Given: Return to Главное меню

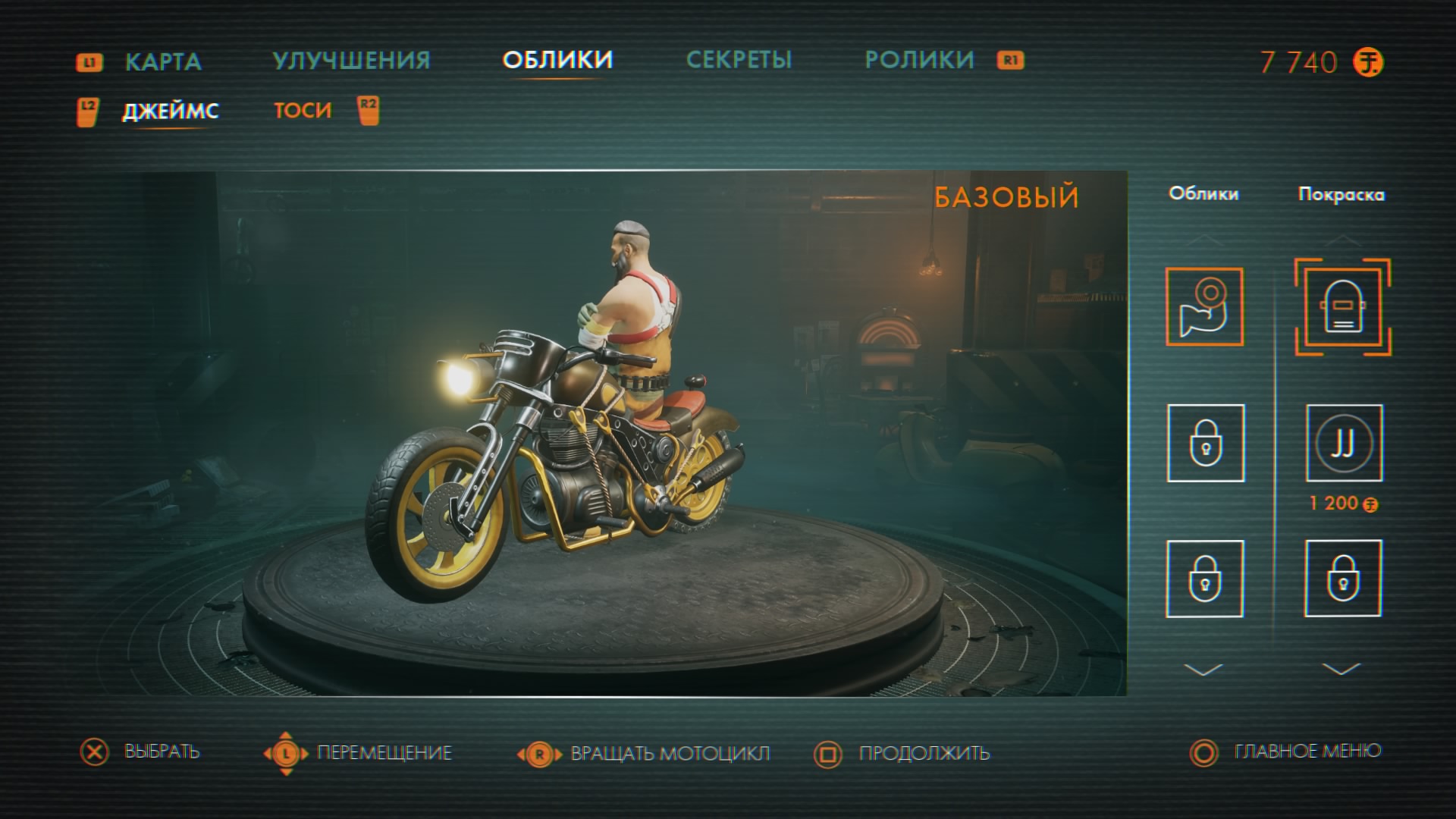Looking at the screenshot, I should [1307, 752].
